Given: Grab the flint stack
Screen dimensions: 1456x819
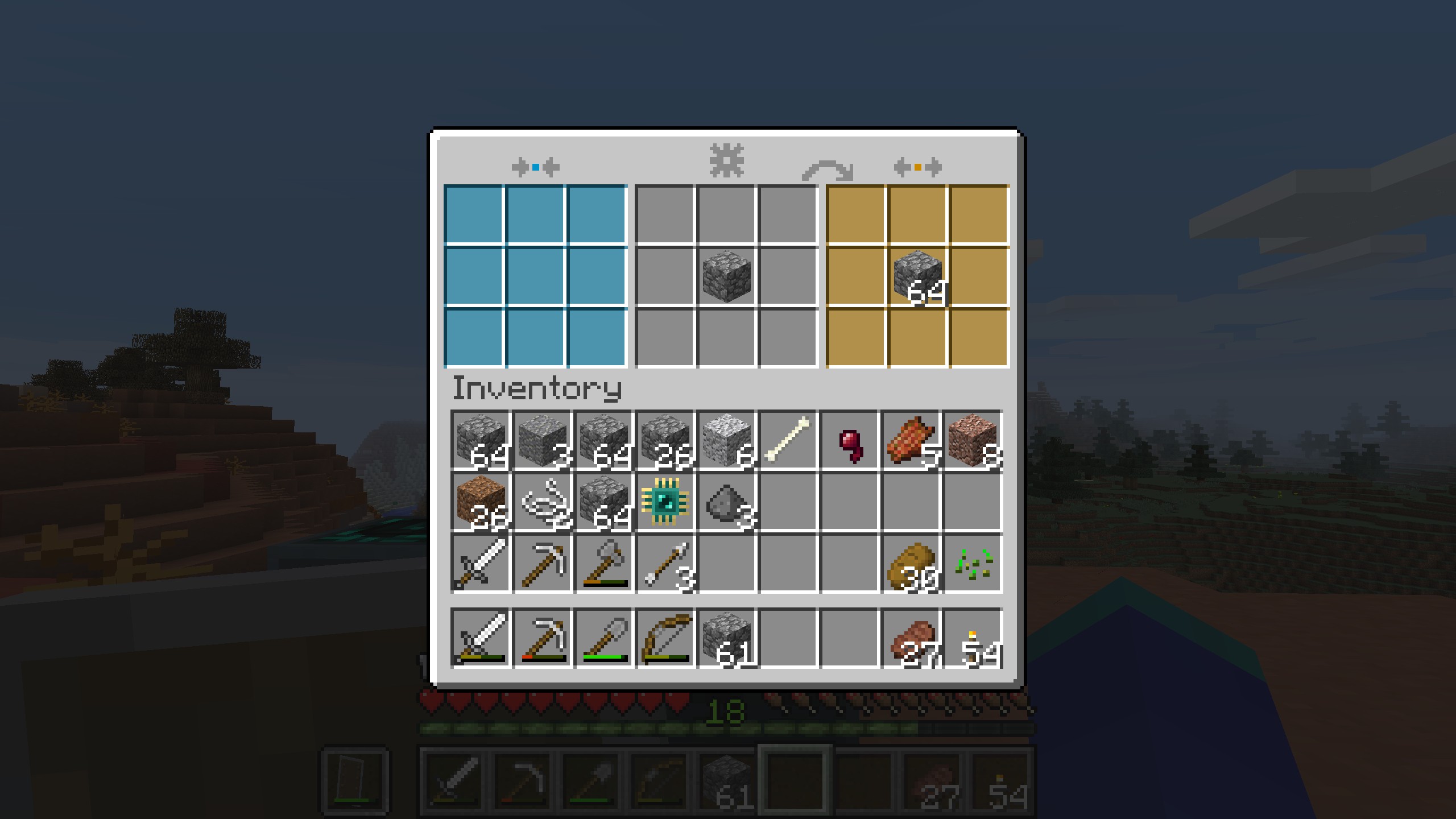Looking at the screenshot, I should click(726, 502).
